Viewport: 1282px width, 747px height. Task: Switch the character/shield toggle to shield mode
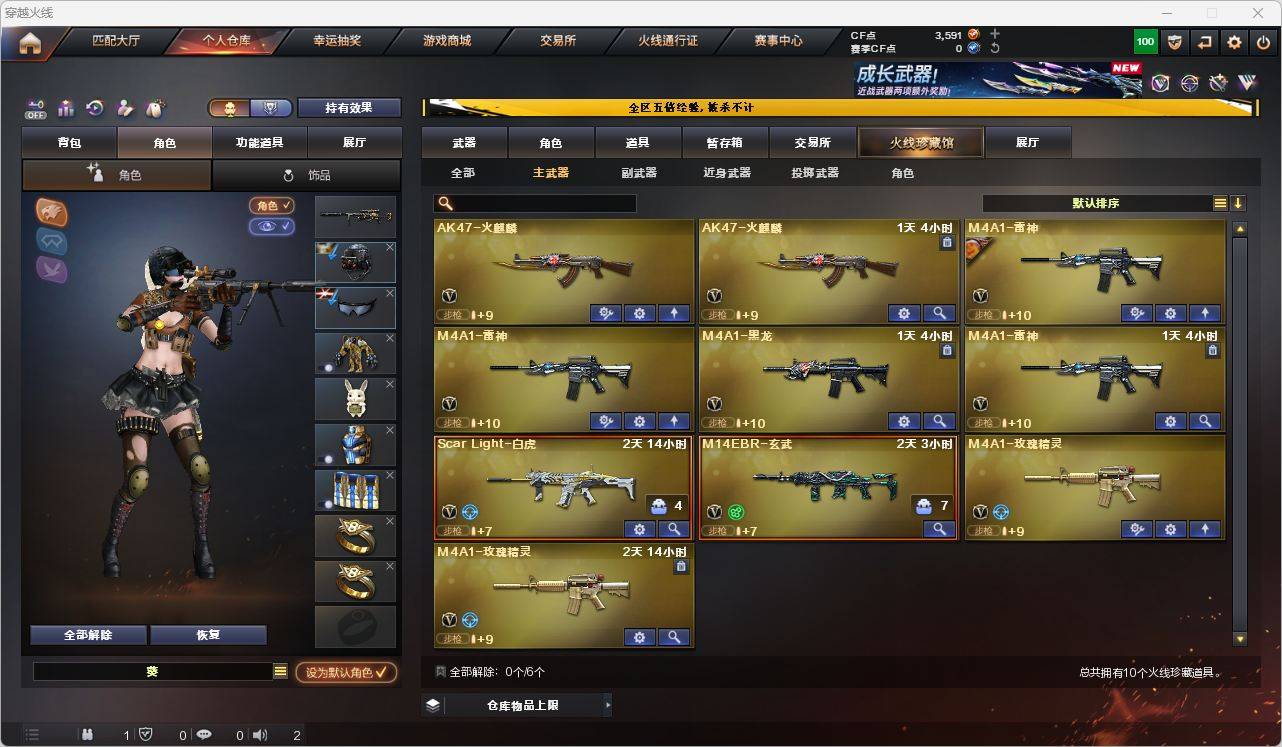pyautogui.click(x=270, y=107)
